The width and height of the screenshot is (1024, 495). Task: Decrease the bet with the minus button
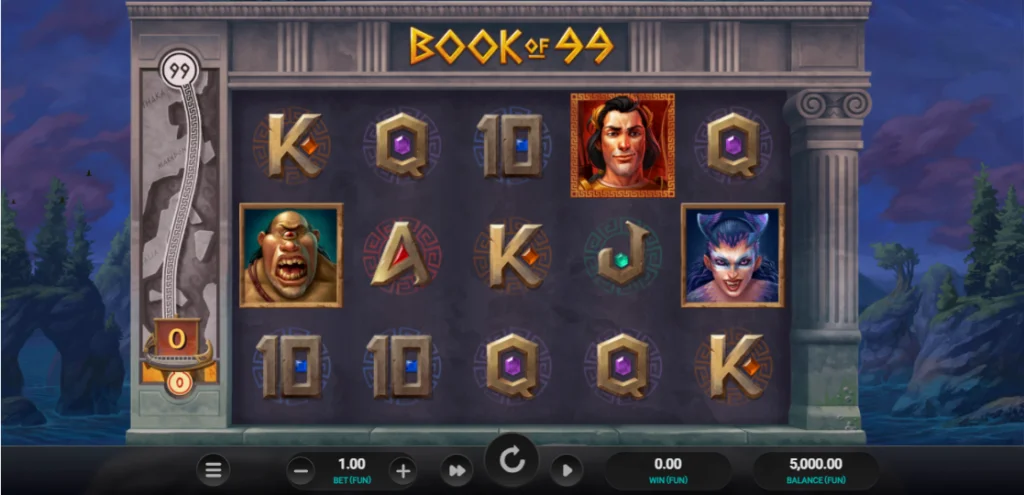tap(302, 469)
